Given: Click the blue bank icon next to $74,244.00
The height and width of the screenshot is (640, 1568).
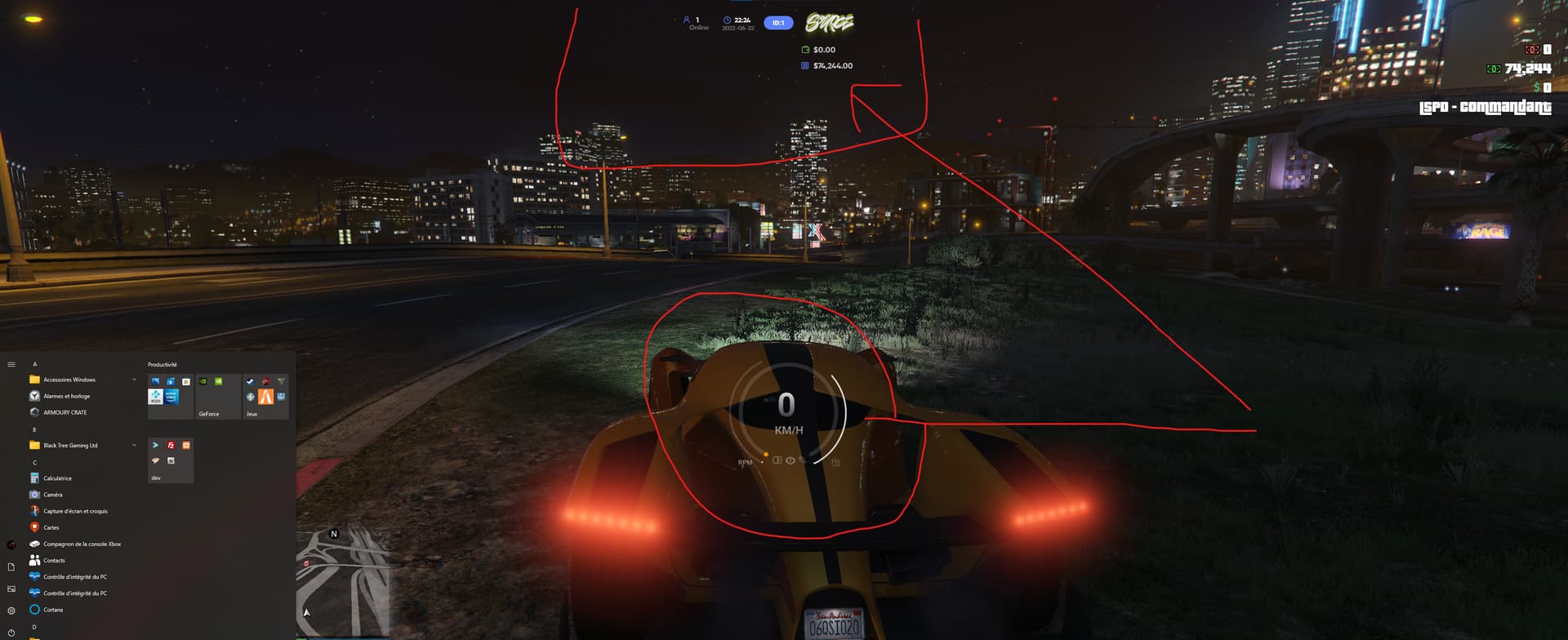Looking at the screenshot, I should 804,65.
